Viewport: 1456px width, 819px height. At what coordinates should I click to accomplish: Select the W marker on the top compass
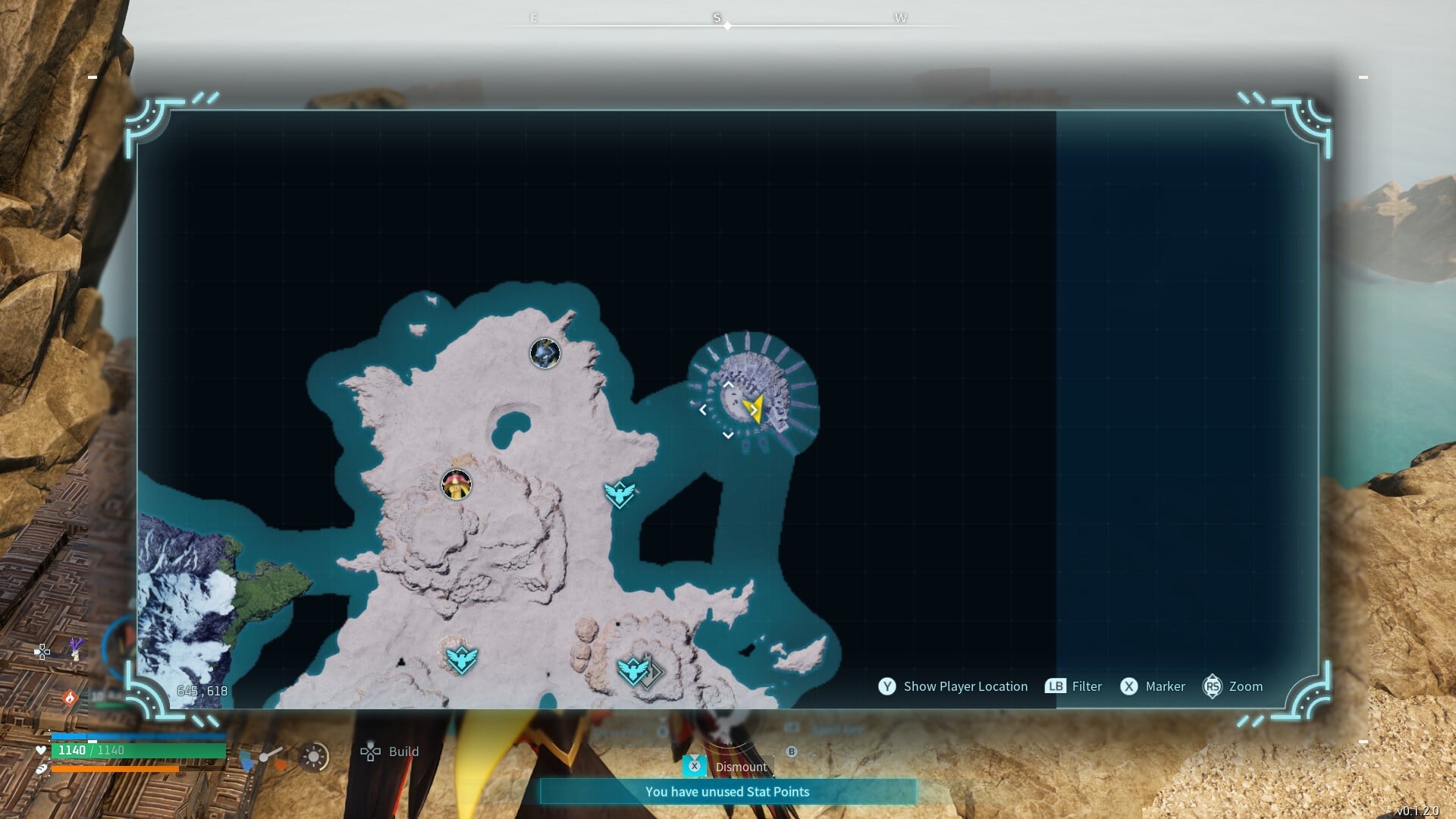(x=901, y=17)
